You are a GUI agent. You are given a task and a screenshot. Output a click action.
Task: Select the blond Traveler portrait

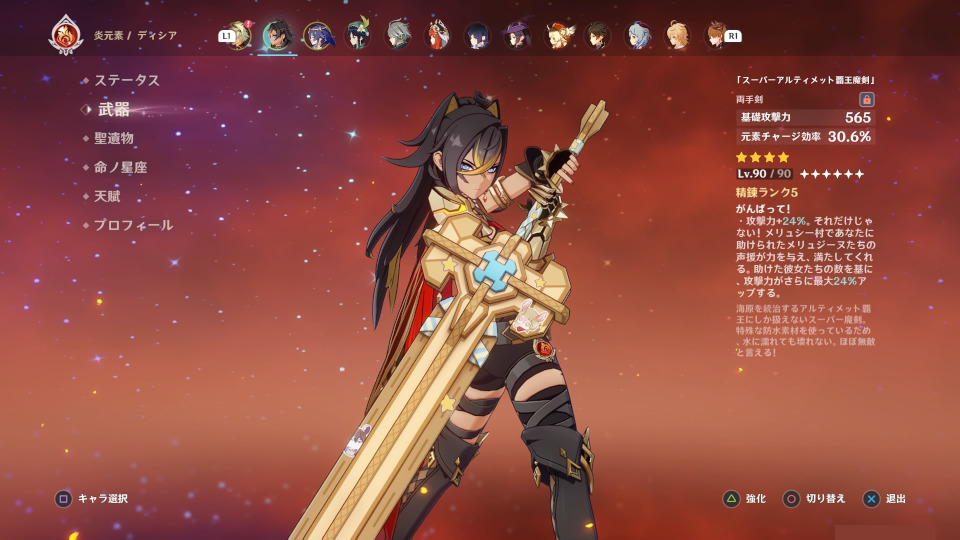tap(677, 36)
